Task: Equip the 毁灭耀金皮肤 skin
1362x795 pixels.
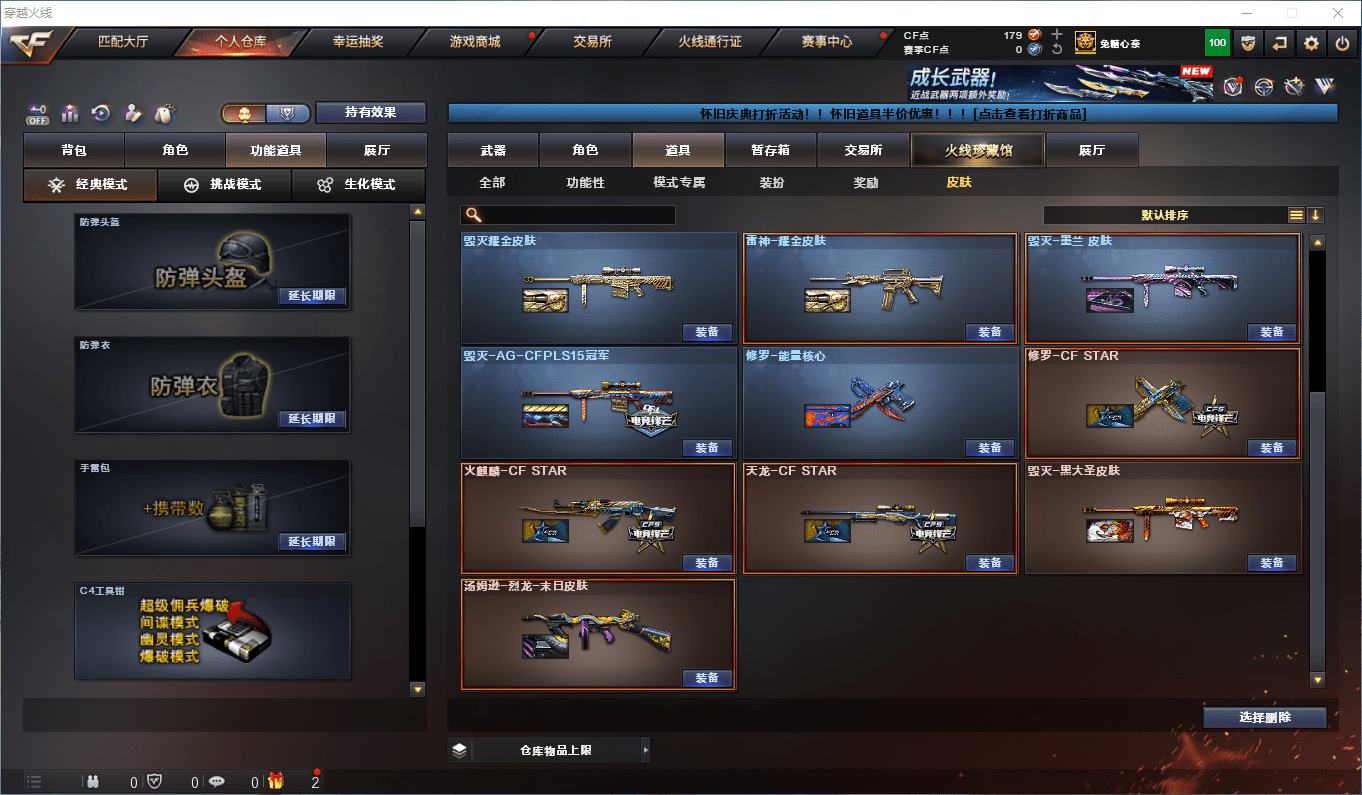Action: pyautogui.click(x=707, y=332)
